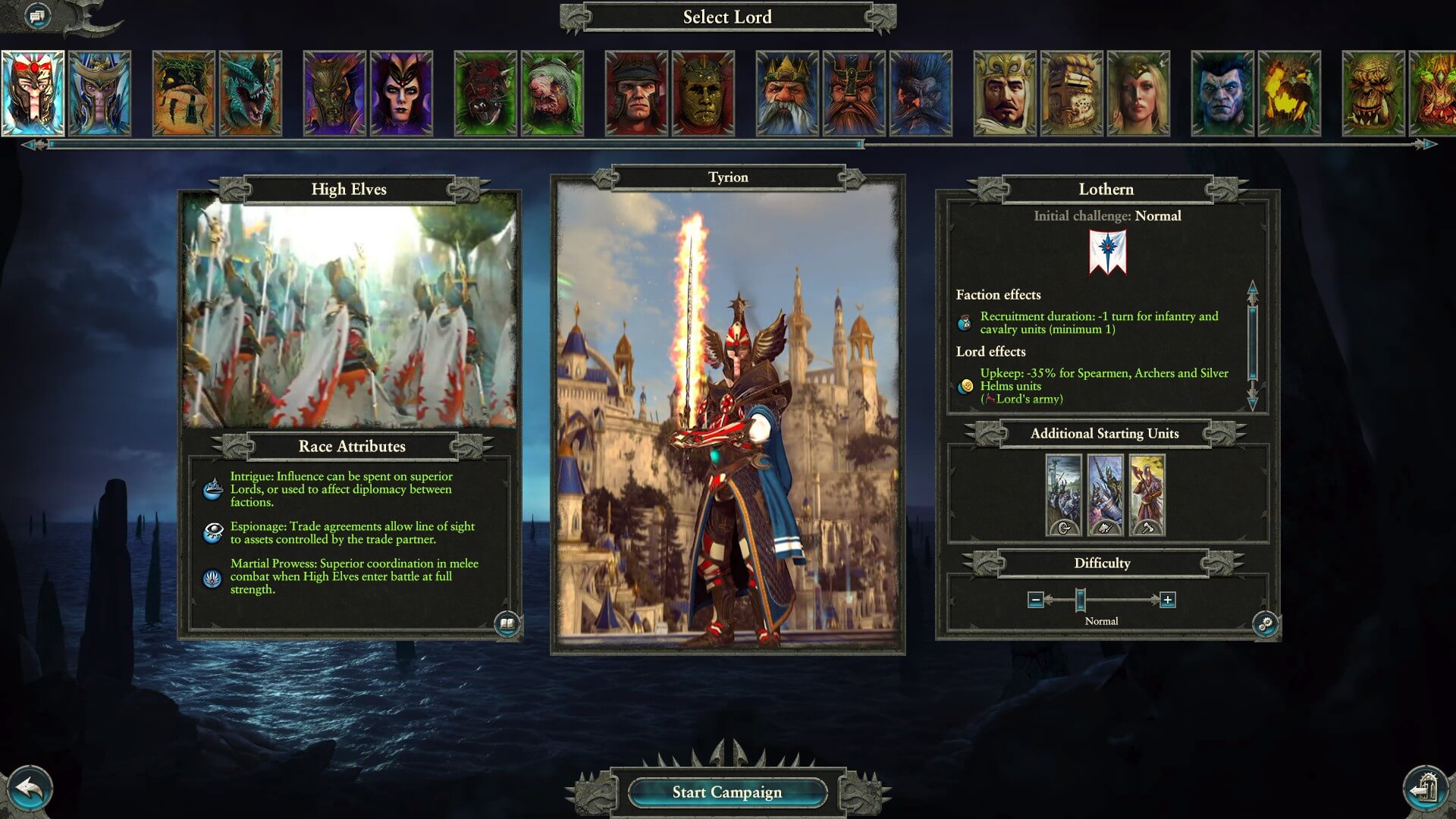Select the Tyrion lord portrait
The height and width of the screenshot is (819, 1456).
(x=33, y=93)
